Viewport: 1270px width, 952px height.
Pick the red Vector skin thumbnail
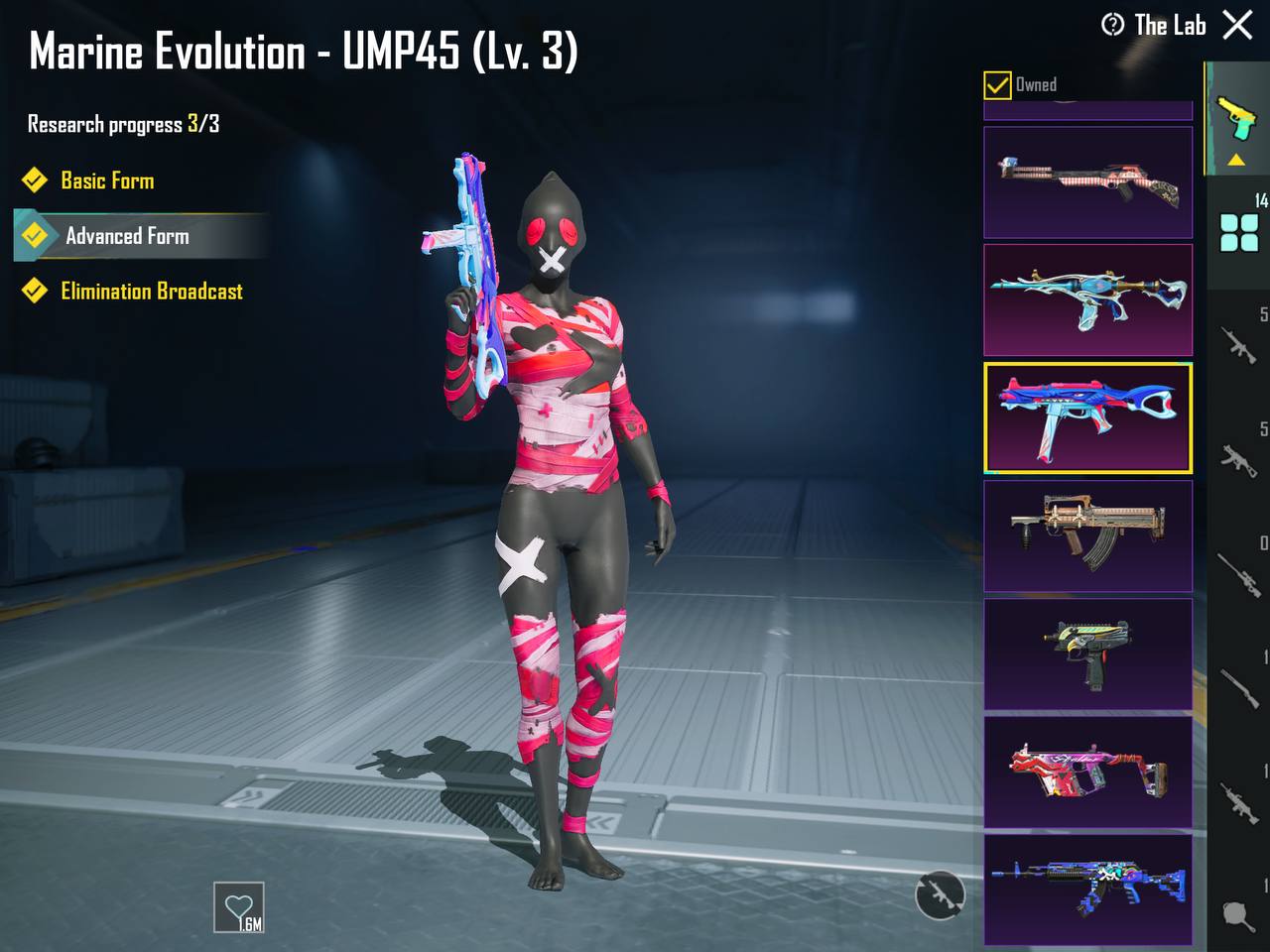click(1087, 772)
